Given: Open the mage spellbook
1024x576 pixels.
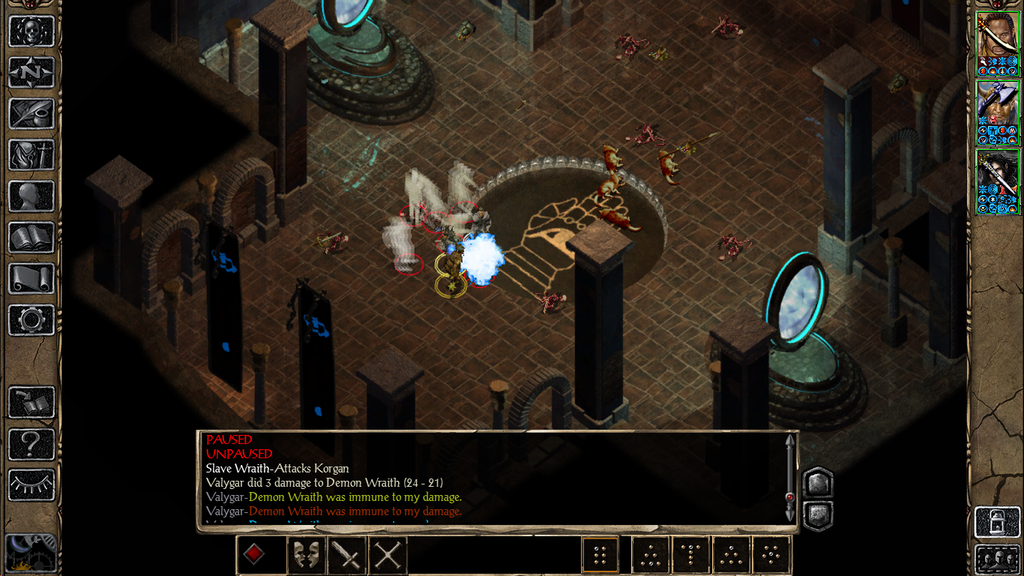Looking at the screenshot, I should (31, 237).
